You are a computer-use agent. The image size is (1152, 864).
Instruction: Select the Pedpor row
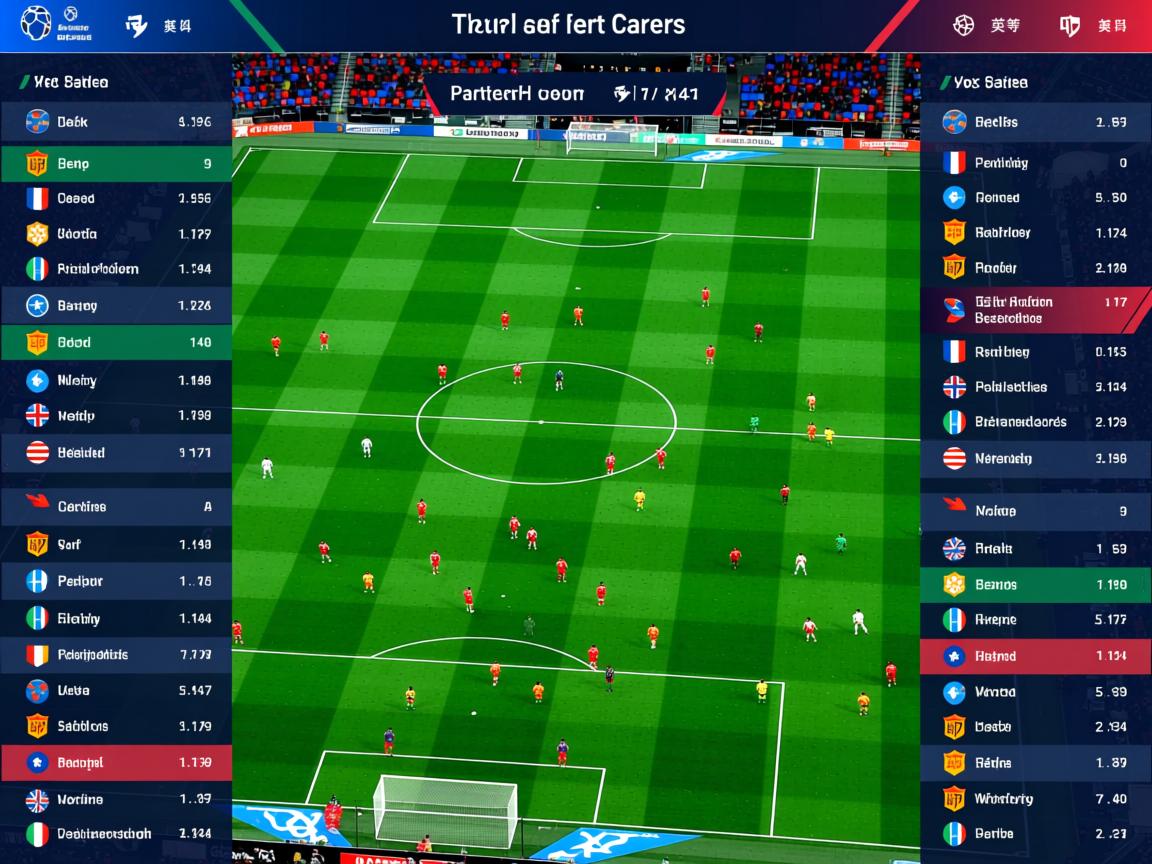[116, 581]
